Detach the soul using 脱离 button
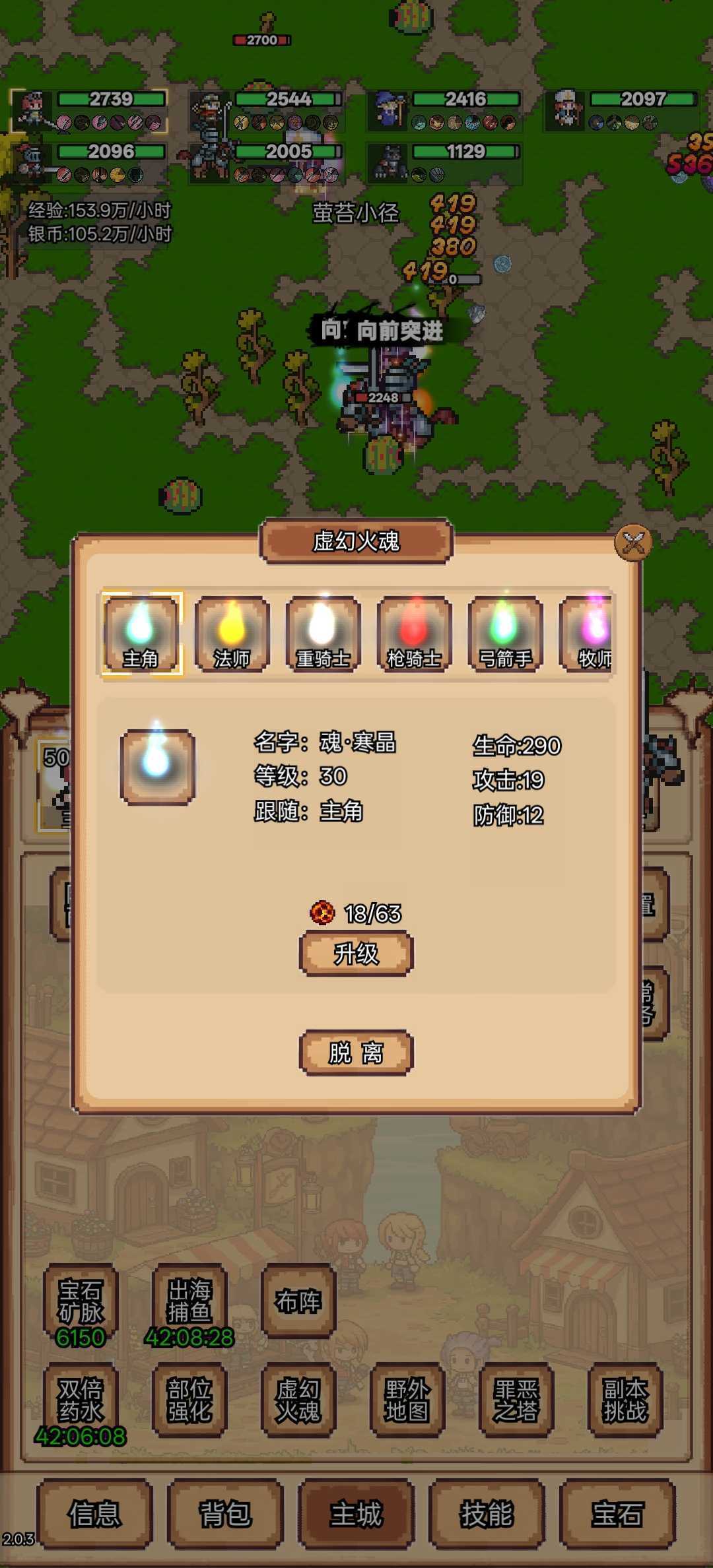This screenshot has height=1568, width=713. coord(356,1053)
